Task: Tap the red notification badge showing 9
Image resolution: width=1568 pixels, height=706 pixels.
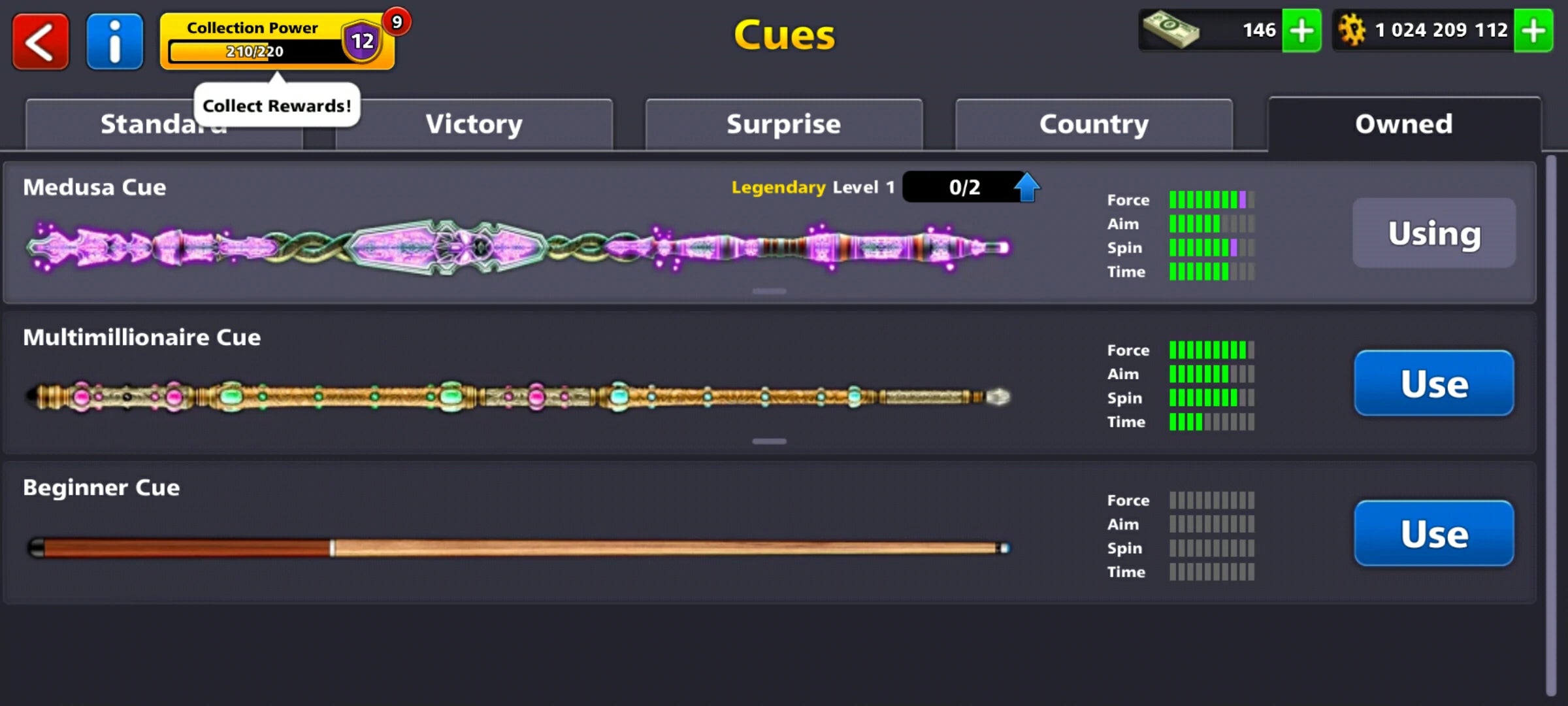Action: [x=397, y=22]
